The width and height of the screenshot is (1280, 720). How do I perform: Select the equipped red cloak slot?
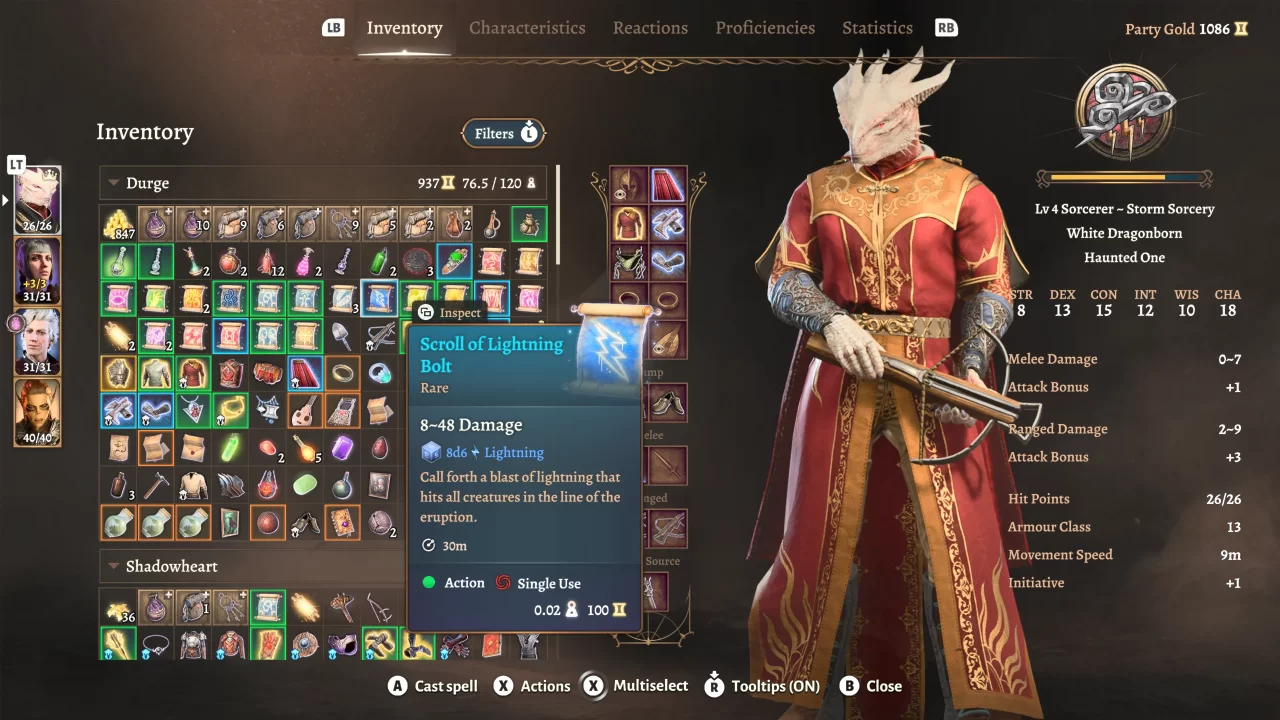pyautogui.click(x=668, y=186)
